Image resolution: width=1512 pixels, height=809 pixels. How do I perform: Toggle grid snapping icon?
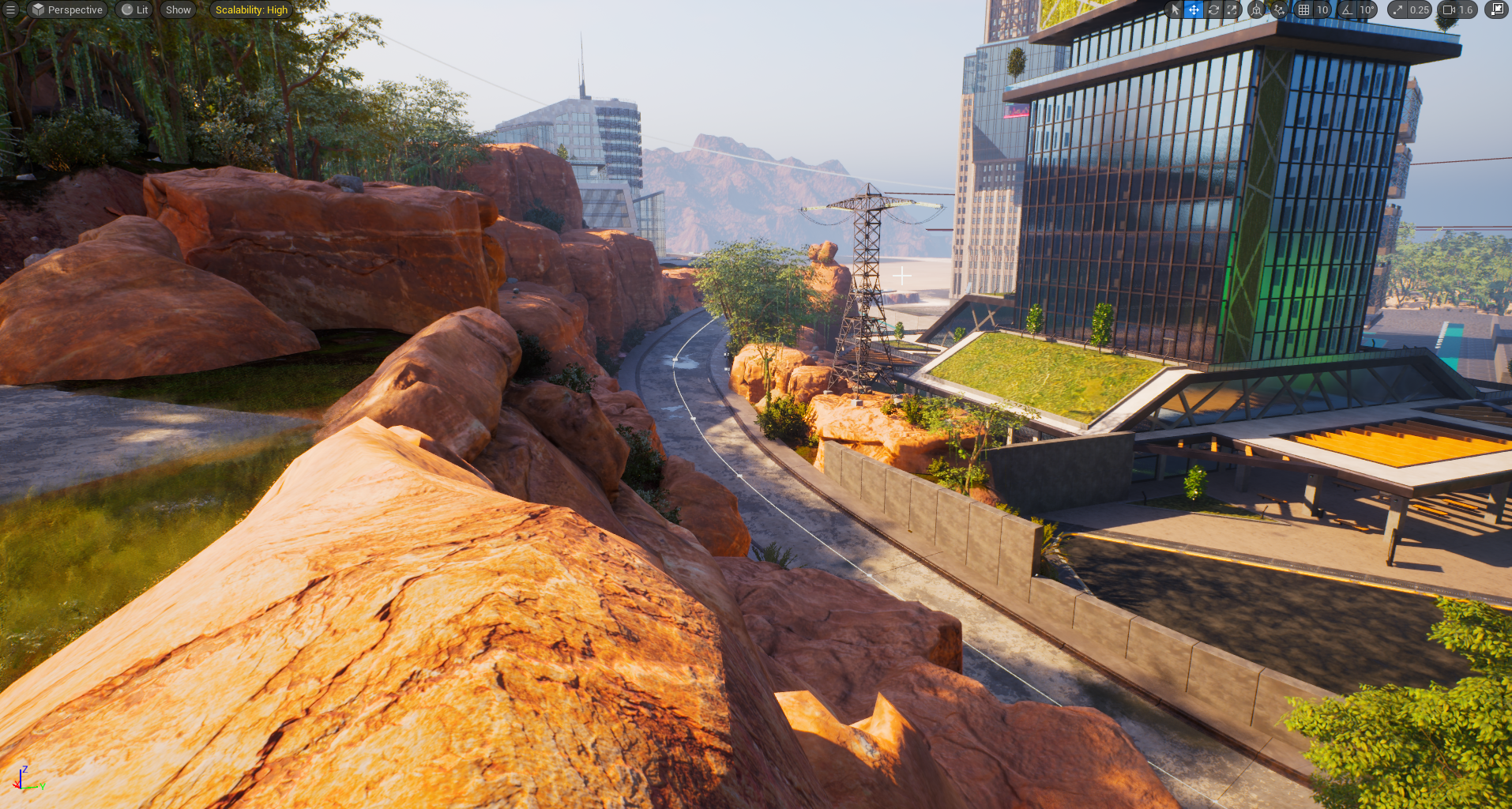(1303, 9)
